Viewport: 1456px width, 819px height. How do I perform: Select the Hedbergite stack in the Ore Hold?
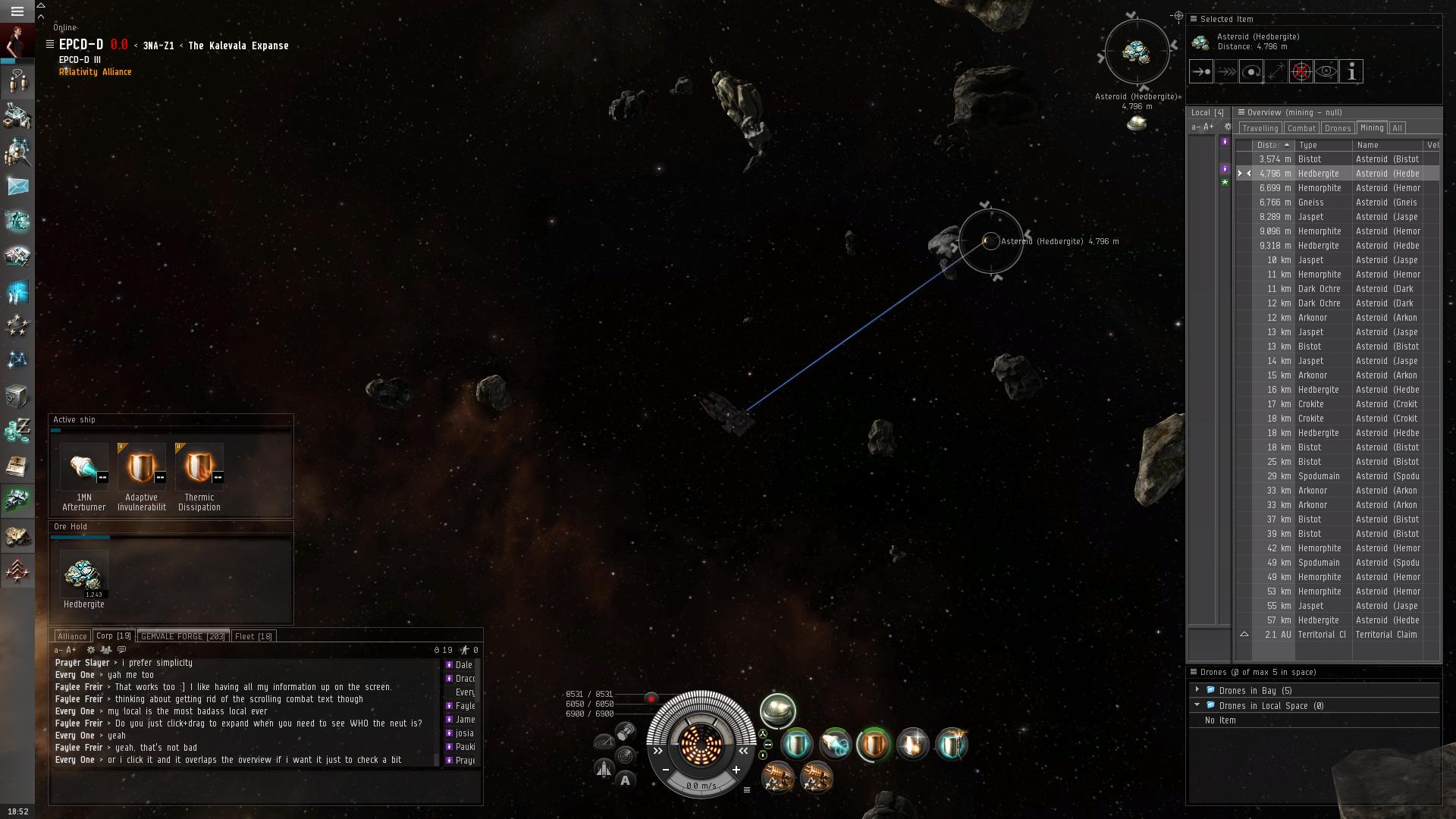pyautogui.click(x=83, y=576)
